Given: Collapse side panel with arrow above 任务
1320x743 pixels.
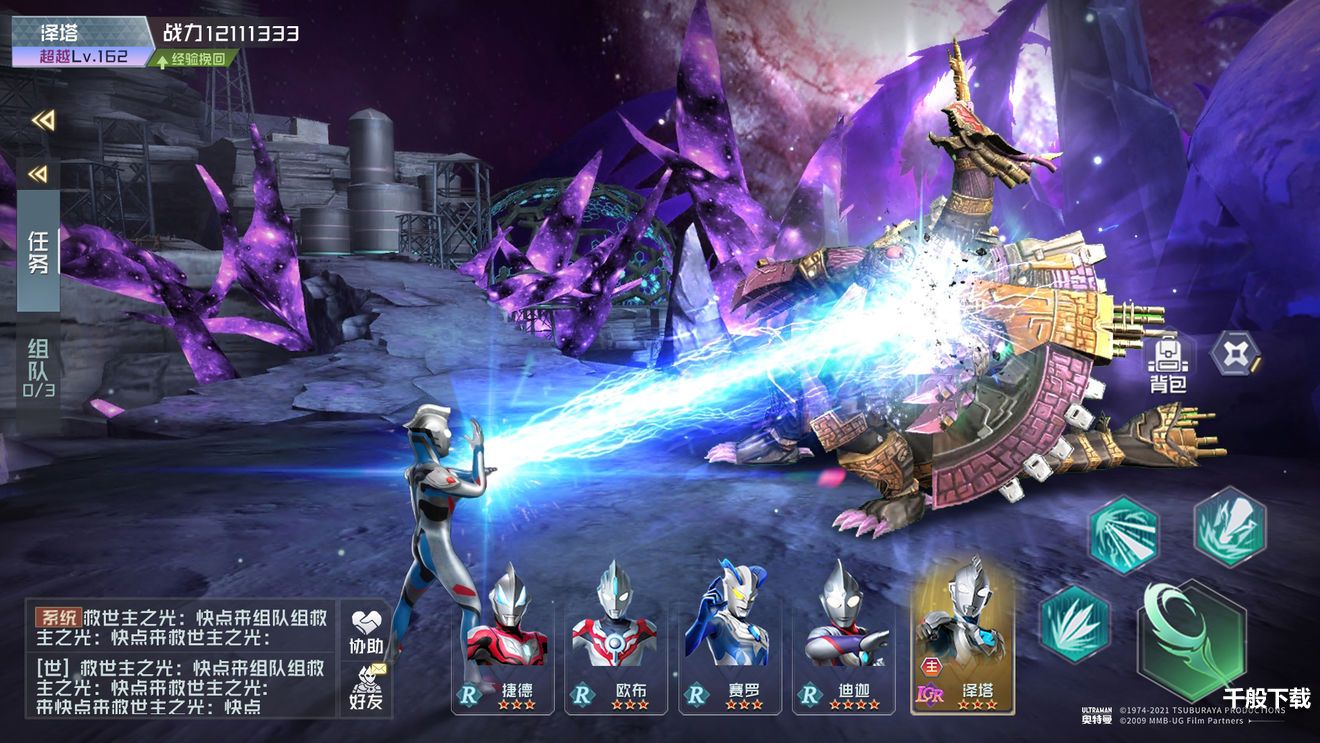Looking at the screenshot, I should click(38, 174).
